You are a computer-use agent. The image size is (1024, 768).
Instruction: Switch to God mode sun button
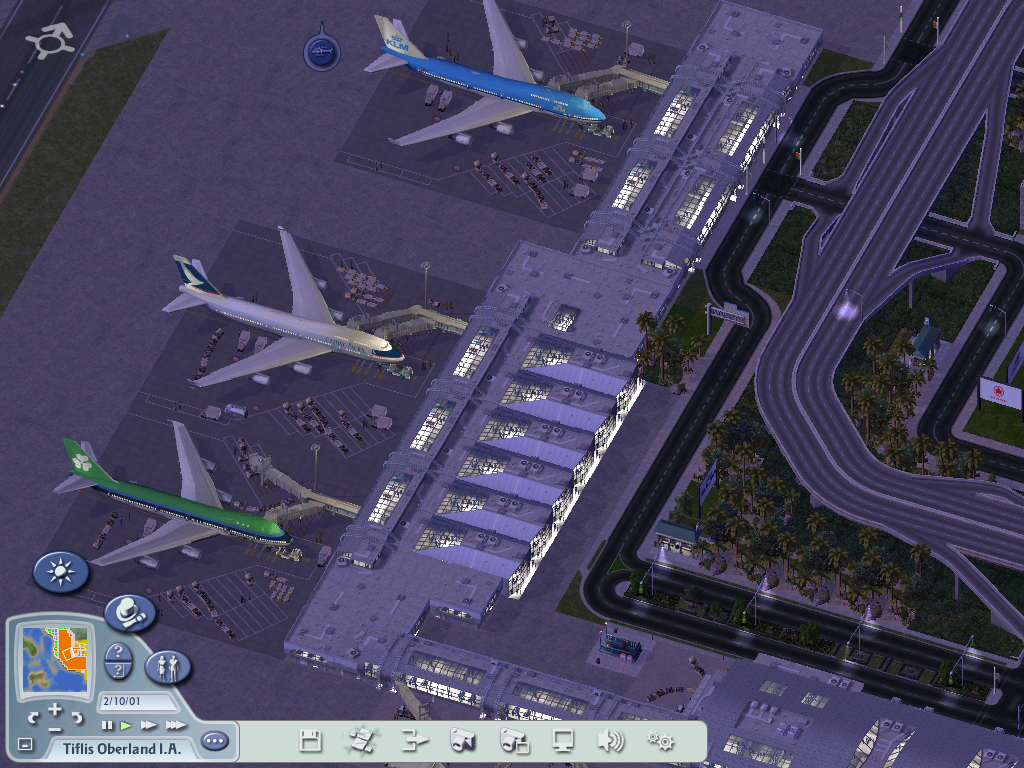tap(61, 572)
